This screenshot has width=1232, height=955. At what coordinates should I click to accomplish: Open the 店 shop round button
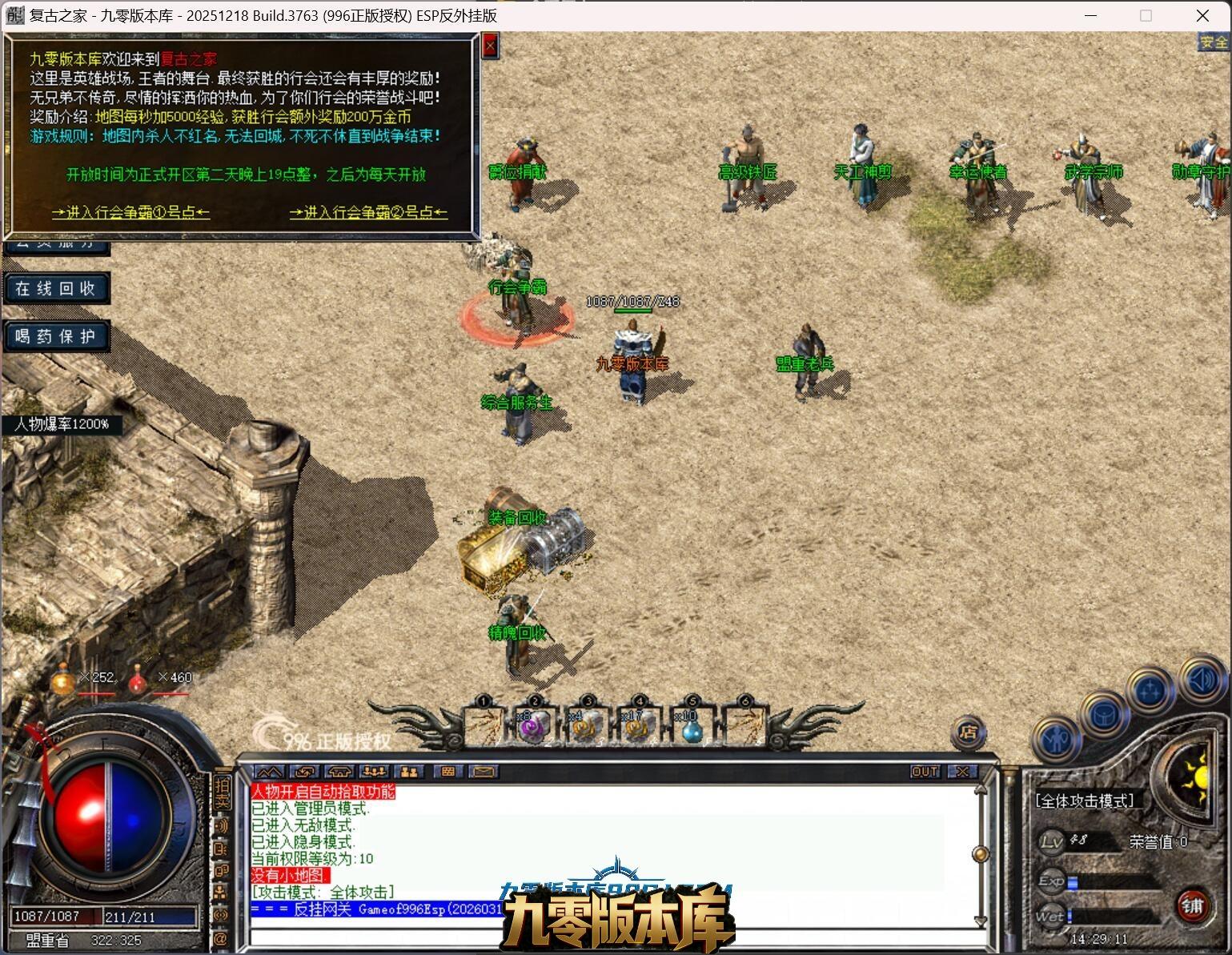(969, 732)
